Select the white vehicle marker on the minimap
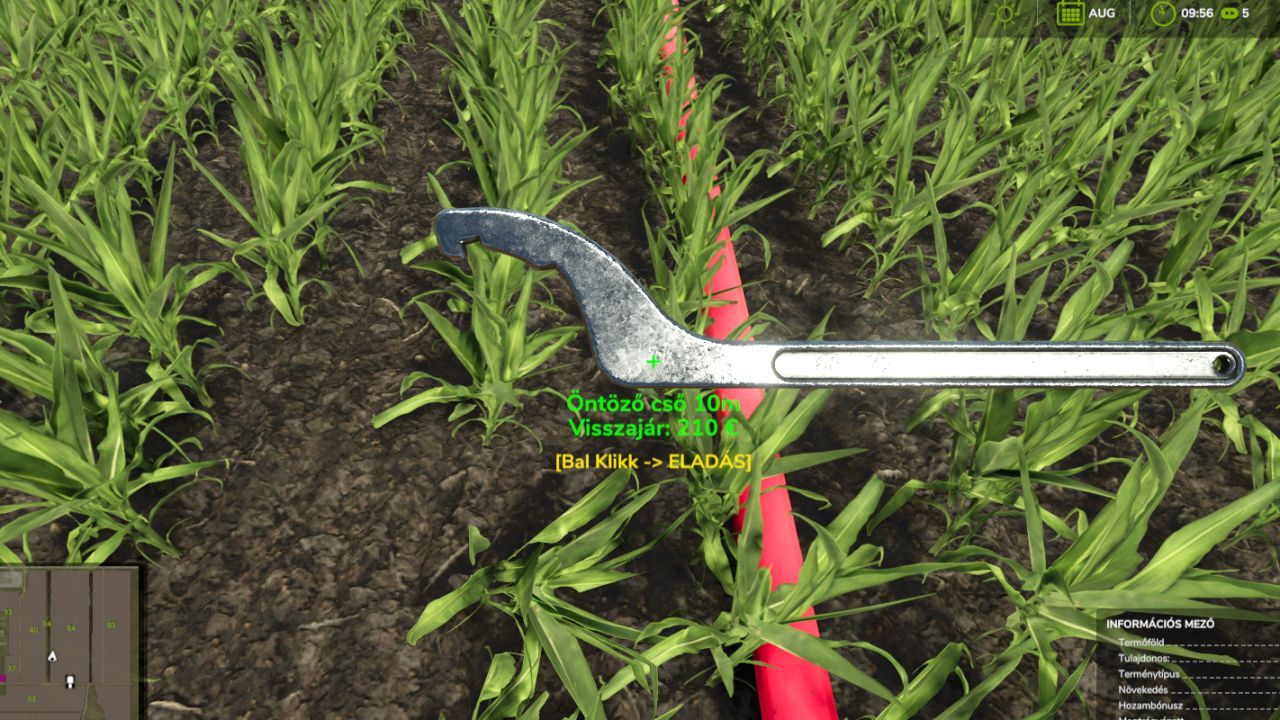The image size is (1280, 720). click(70, 681)
